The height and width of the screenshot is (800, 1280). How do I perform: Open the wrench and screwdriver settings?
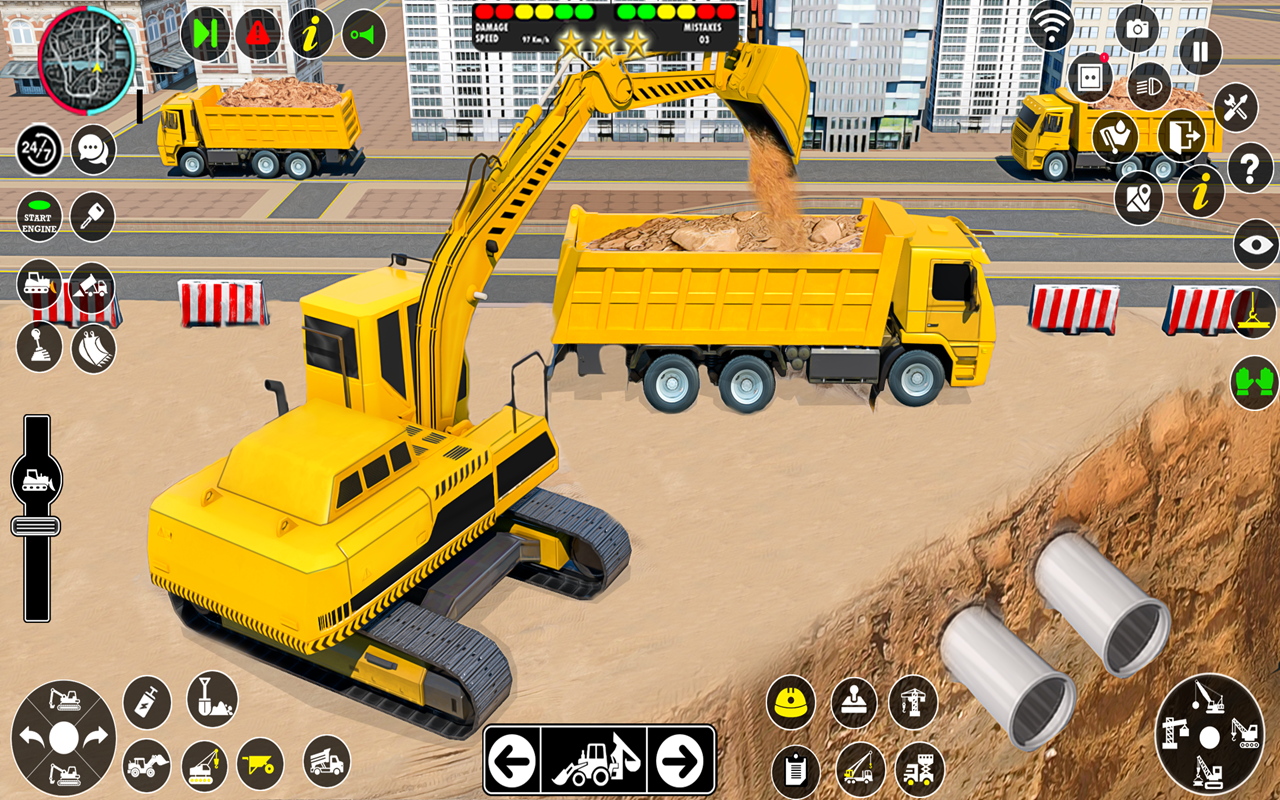1236,107
